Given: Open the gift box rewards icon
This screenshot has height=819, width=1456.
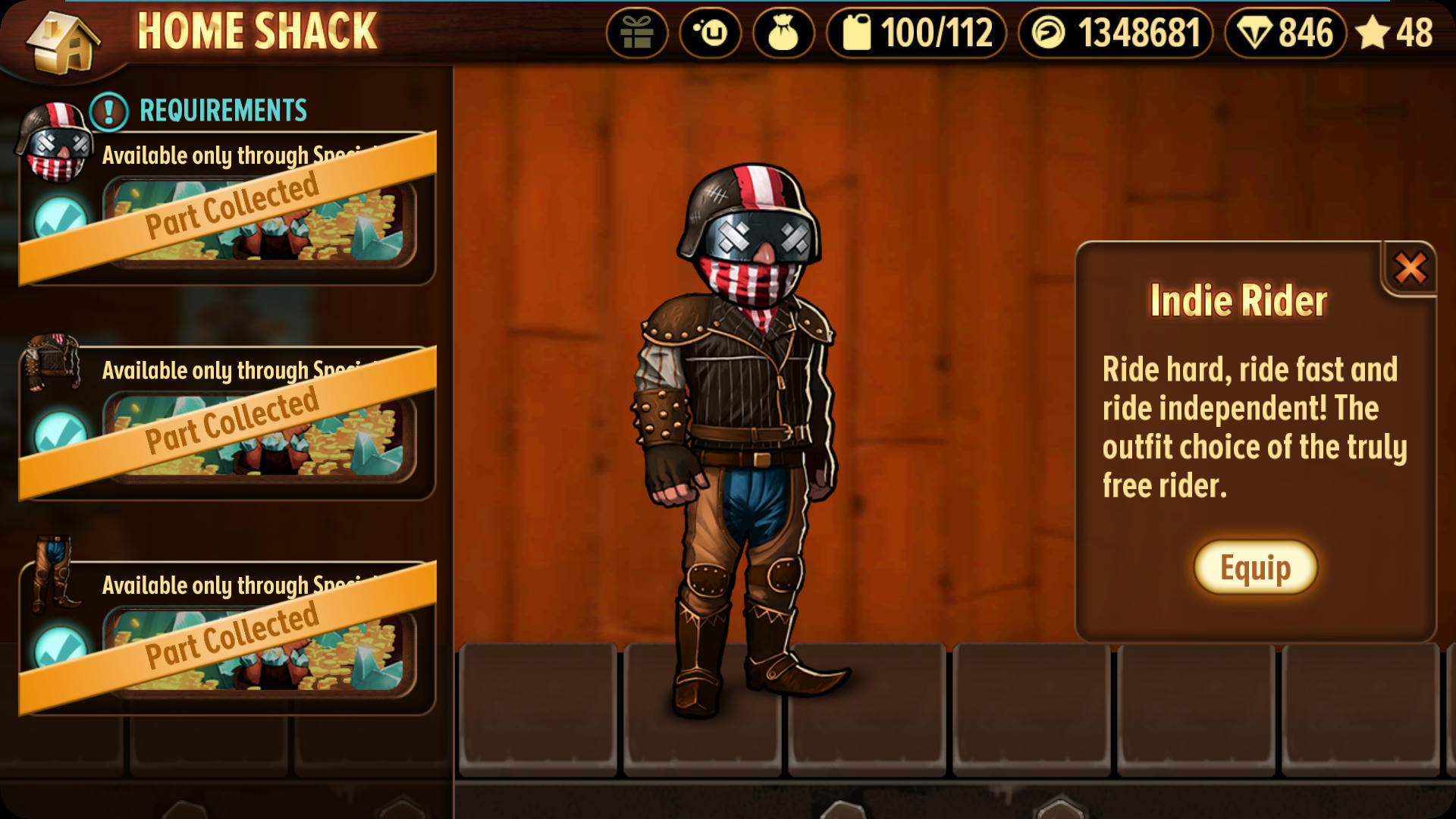Looking at the screenshot, I should [636, 33].
